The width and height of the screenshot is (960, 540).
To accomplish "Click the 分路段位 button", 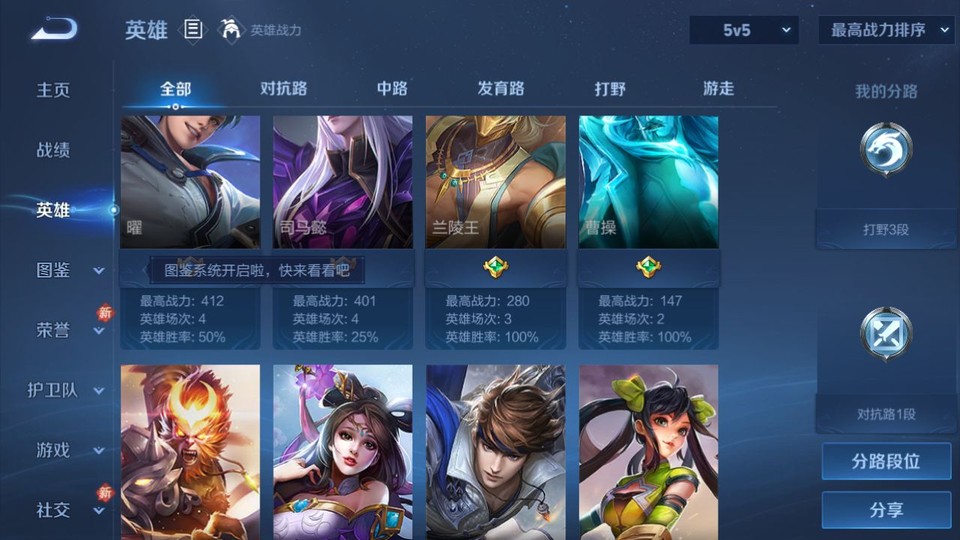I will 886,461.
